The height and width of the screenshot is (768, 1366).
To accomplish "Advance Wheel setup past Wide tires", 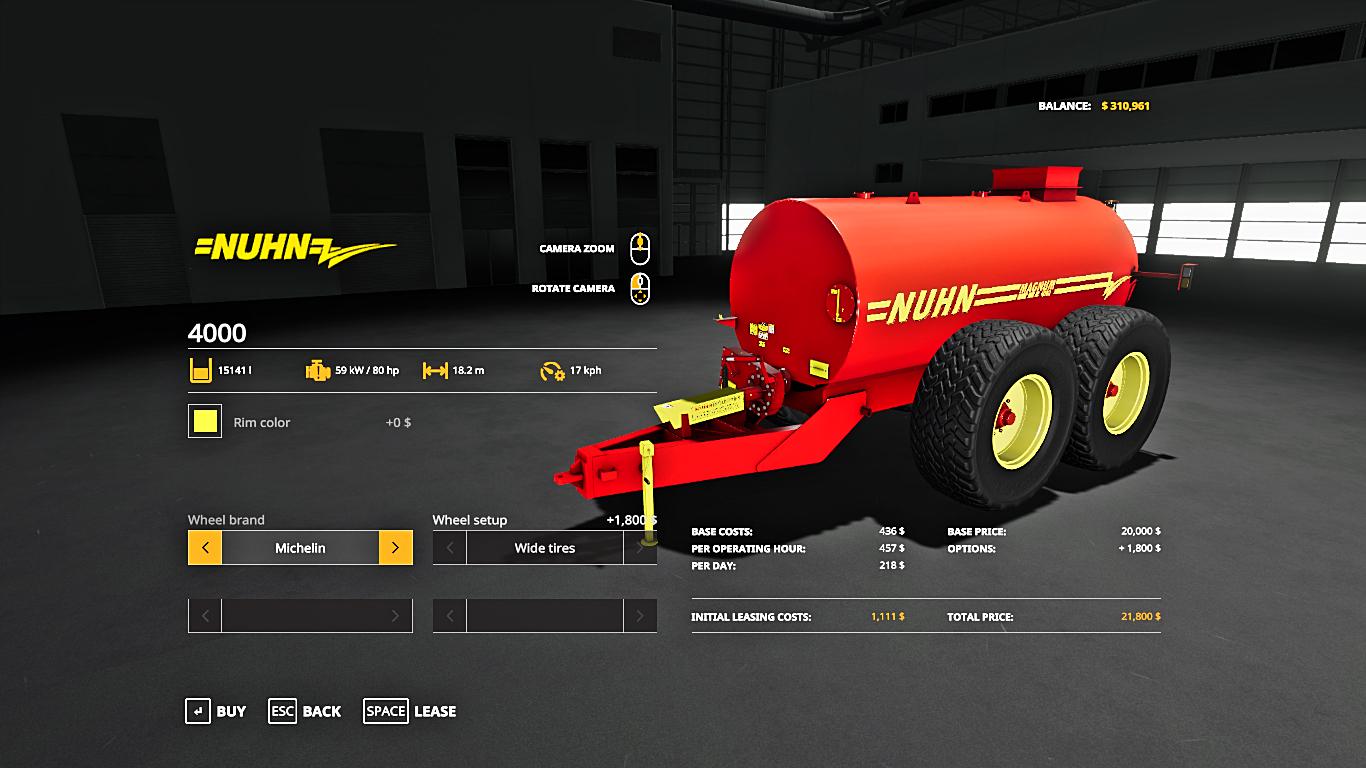I will point(640,548).
